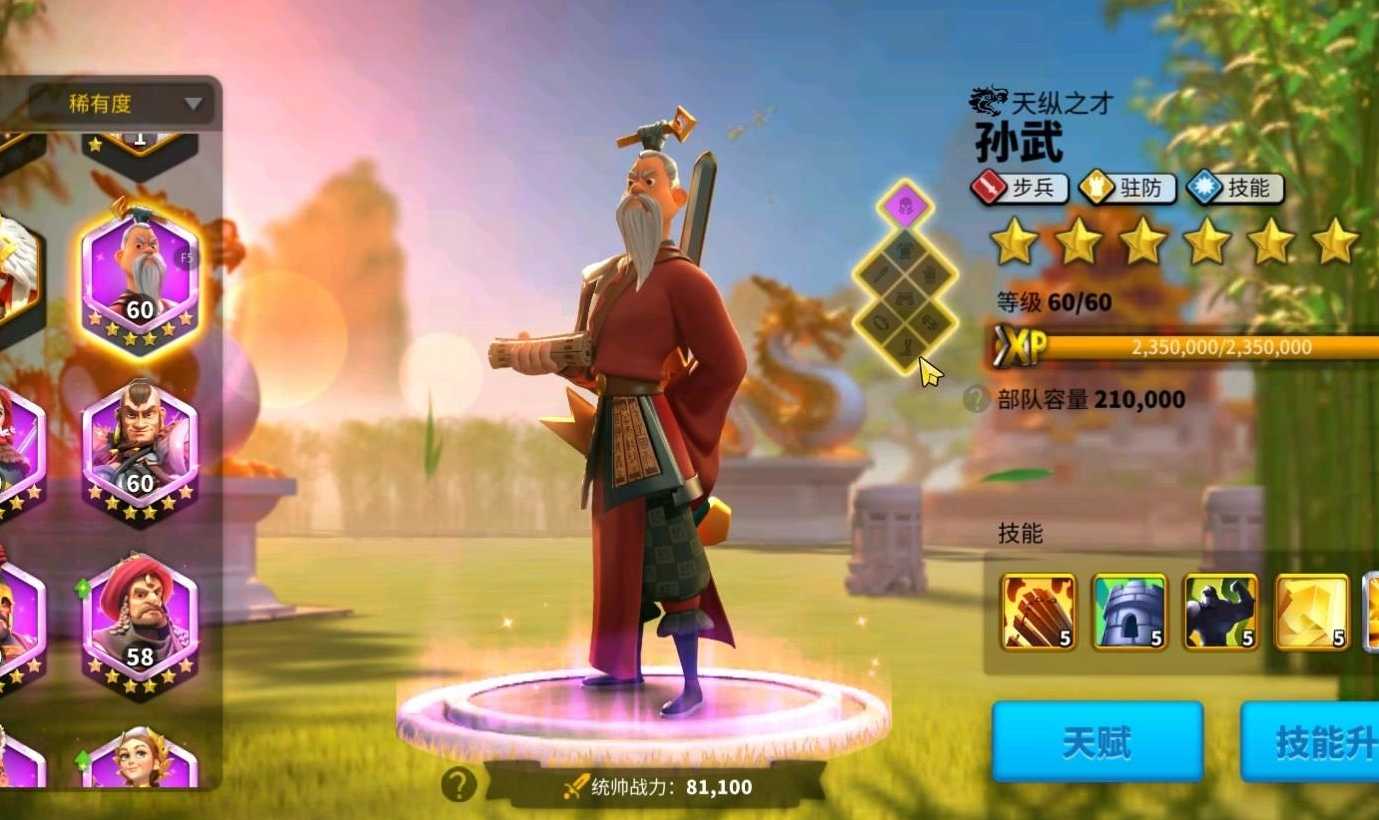Click the weapon slot in the equipment diamond
The height and width of the screenshot is (820, 1379).
point(881,272)
